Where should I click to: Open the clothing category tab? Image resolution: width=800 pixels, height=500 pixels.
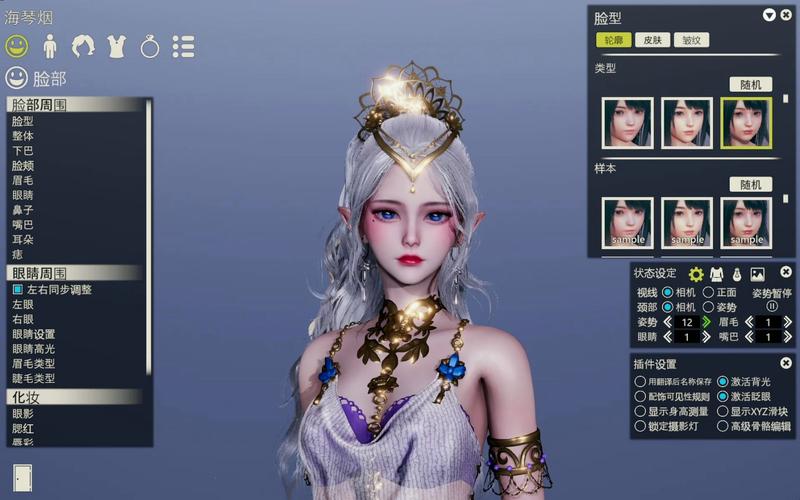[116, 46]
